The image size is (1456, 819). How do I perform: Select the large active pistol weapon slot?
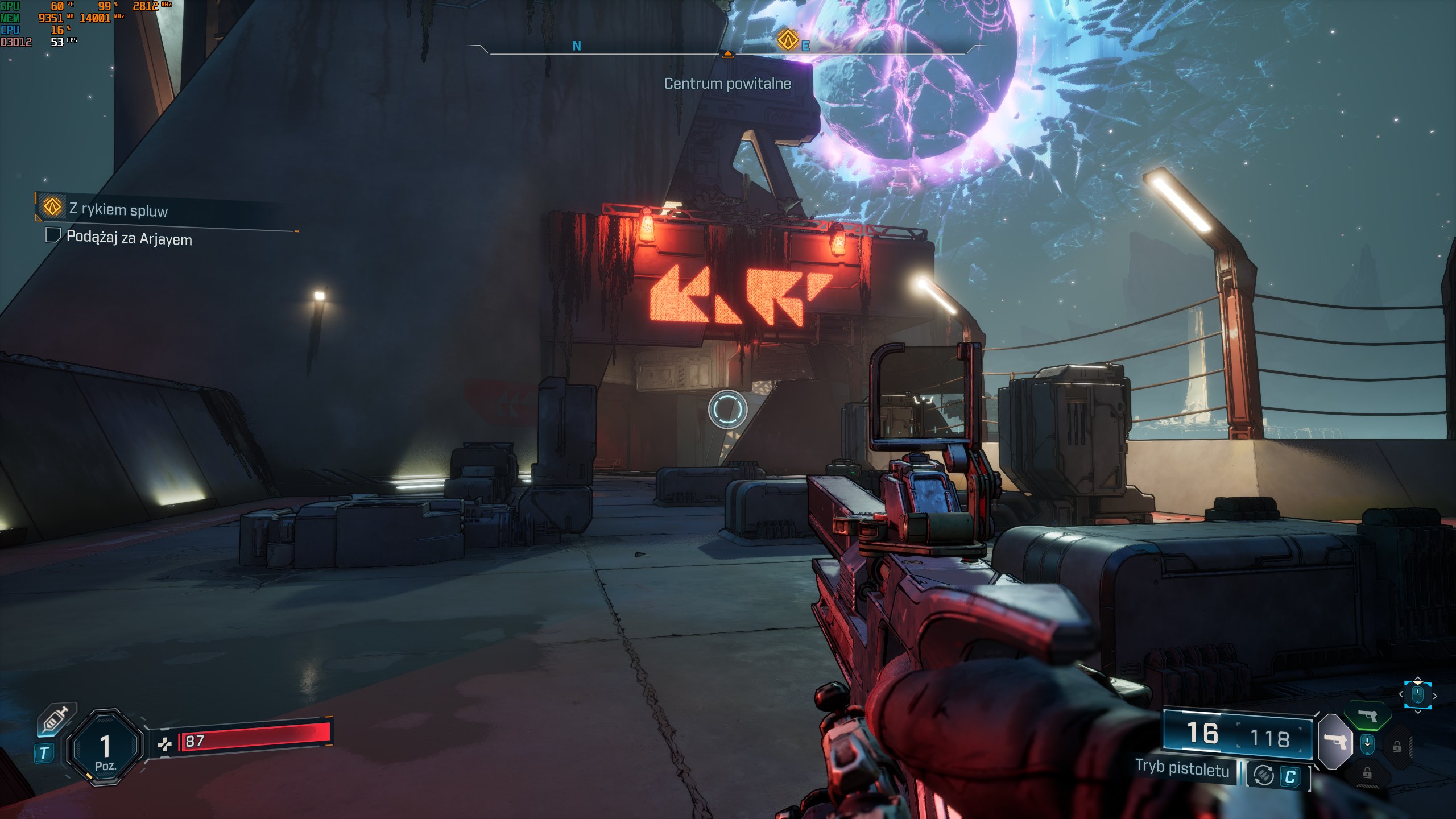pos(1335,741)
